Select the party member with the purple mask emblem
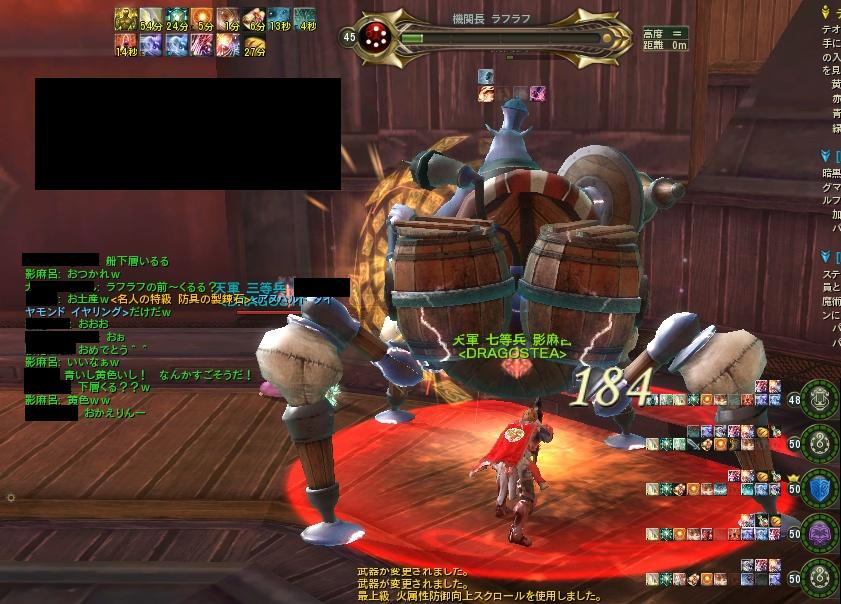Screen dimensions: 841x604 click(821, 534)
